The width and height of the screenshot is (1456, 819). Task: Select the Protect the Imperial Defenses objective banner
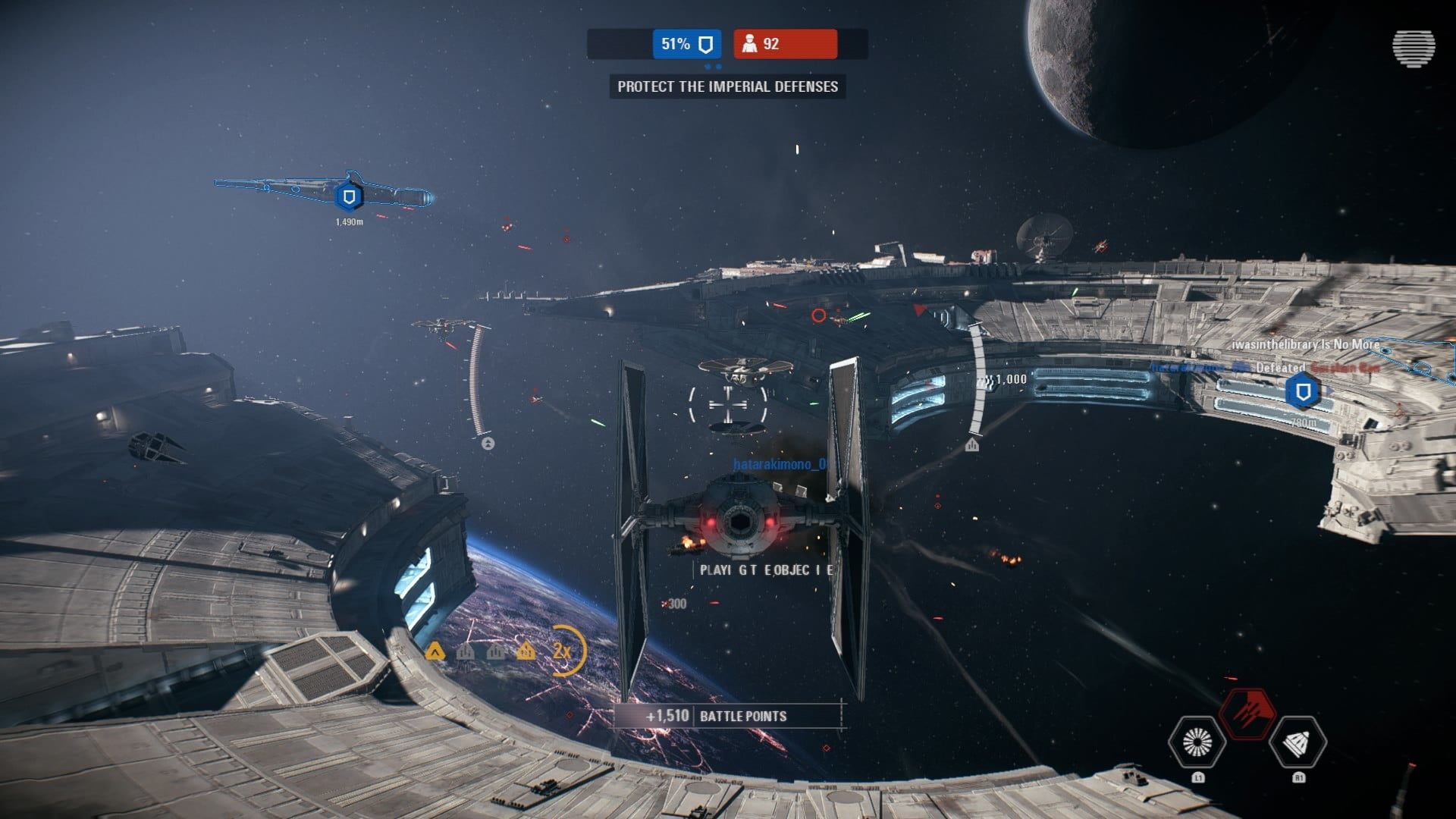click(x=727, y=86)
